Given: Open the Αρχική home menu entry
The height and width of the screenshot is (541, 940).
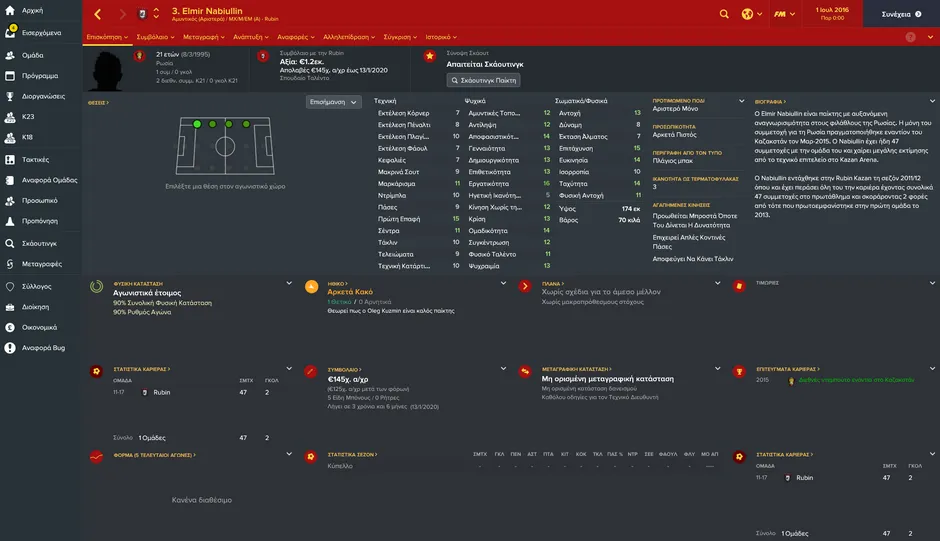Looking at the screenshot, I should tap(32, 11).
